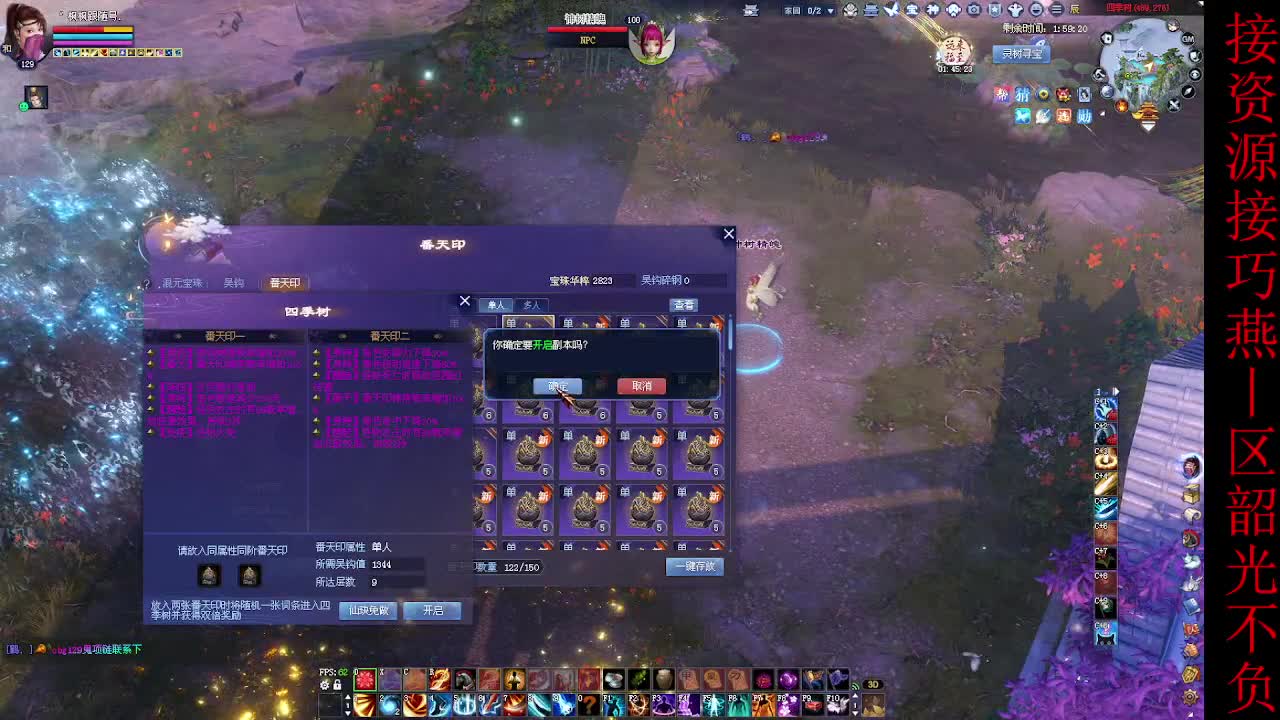
Task: Click the compass icon on the minimap
Action: (1186, 92)
